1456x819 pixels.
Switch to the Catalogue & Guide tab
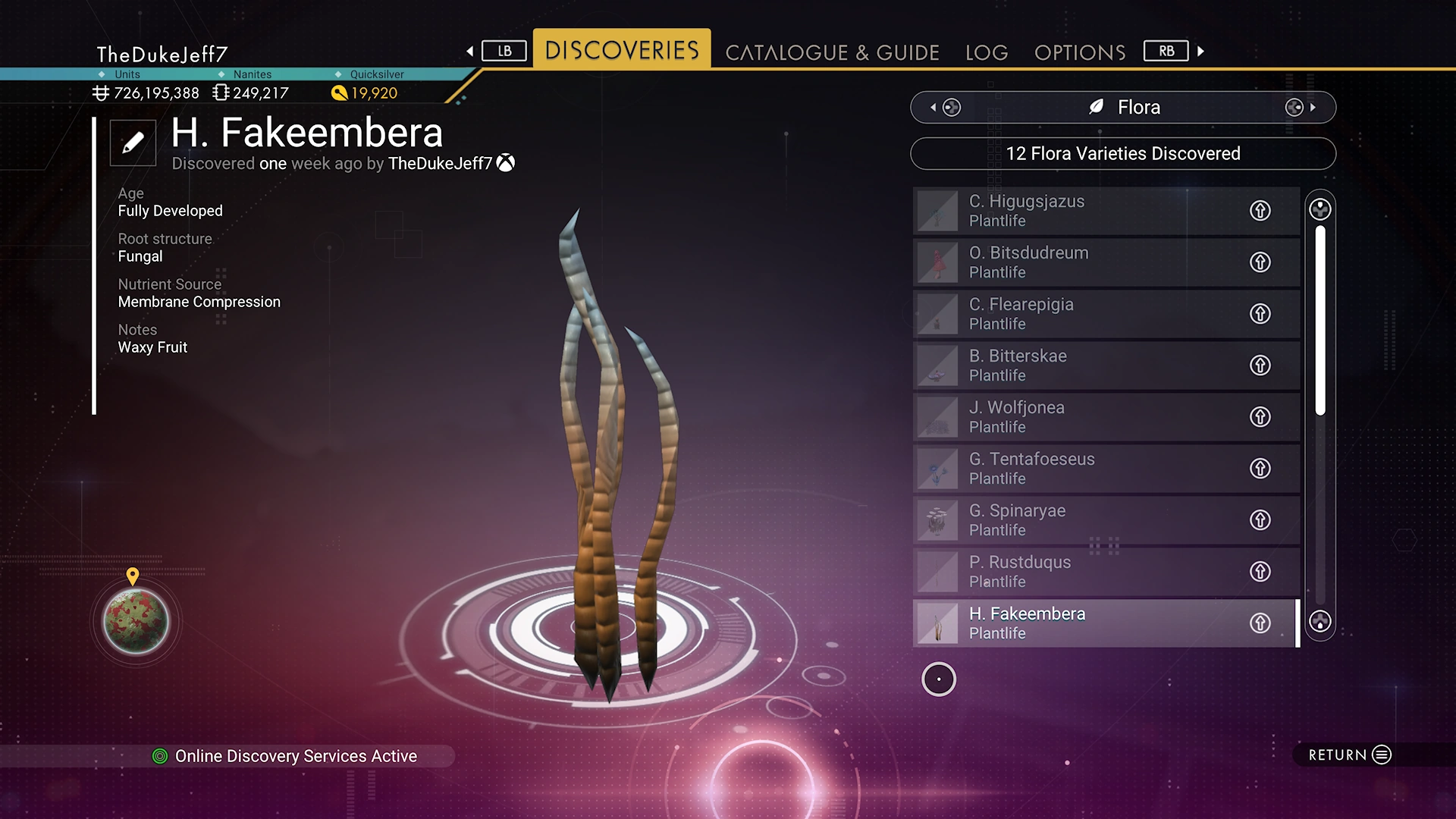832,52
